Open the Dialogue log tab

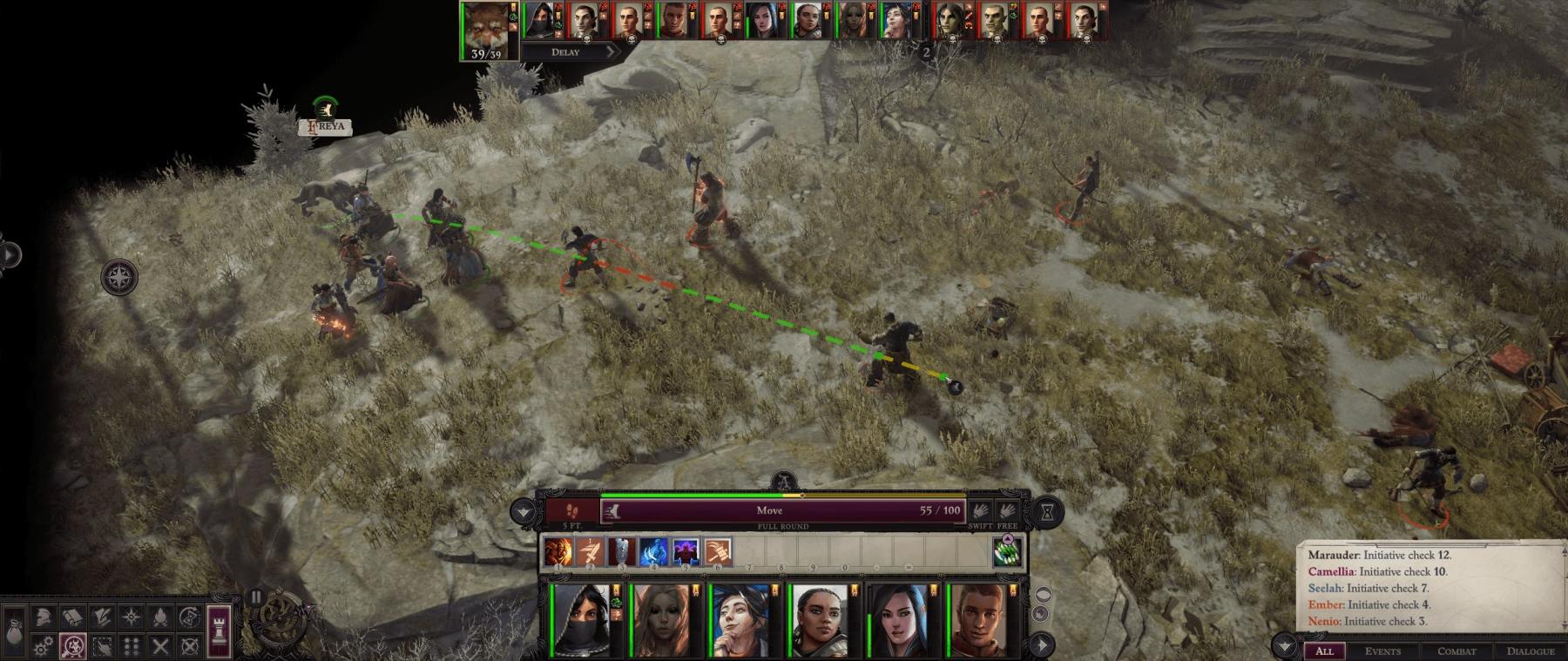pyautogui.click(x=1531, y=651)
